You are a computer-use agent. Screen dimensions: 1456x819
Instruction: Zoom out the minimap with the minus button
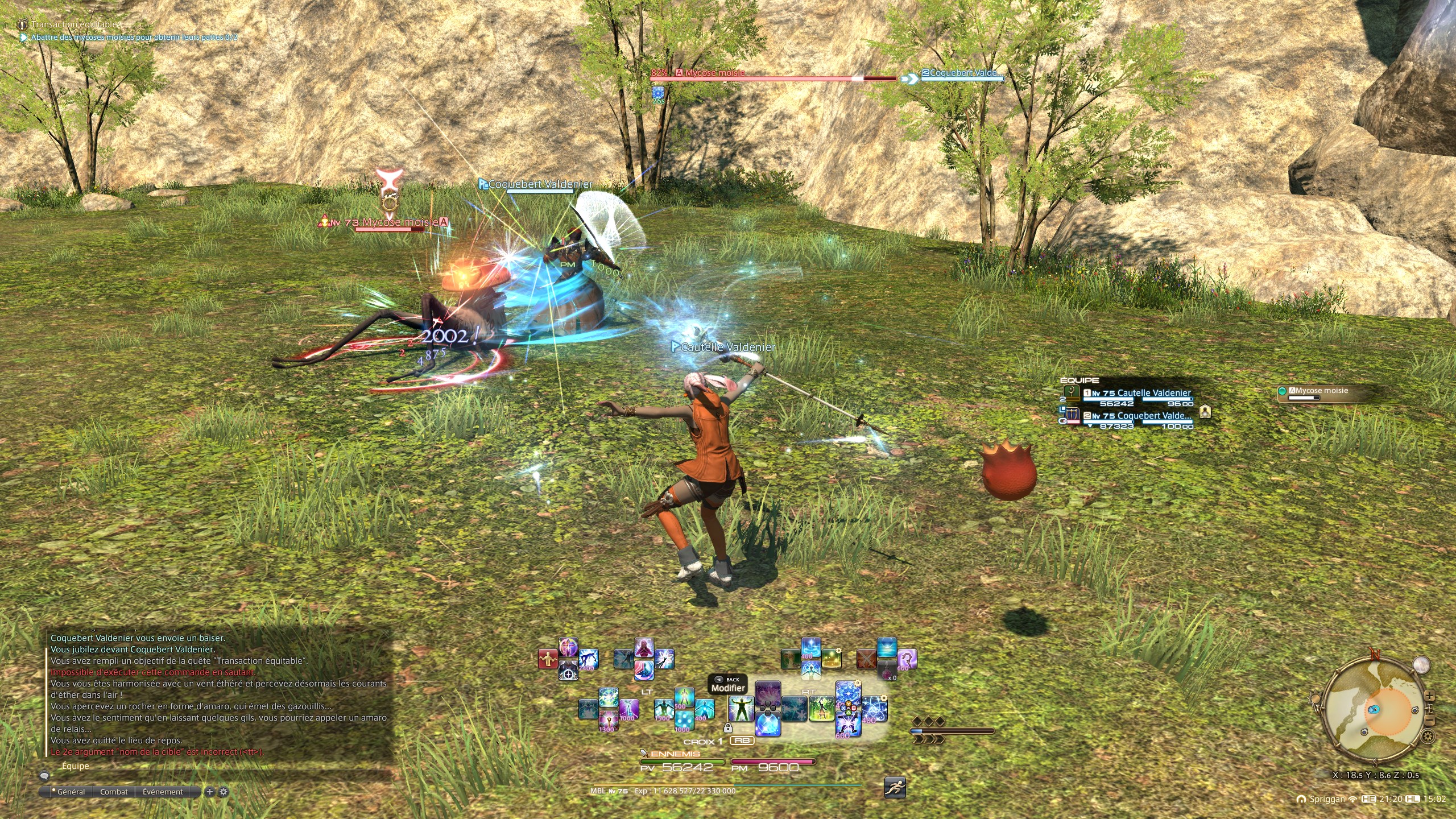[x=1430, y=721]
